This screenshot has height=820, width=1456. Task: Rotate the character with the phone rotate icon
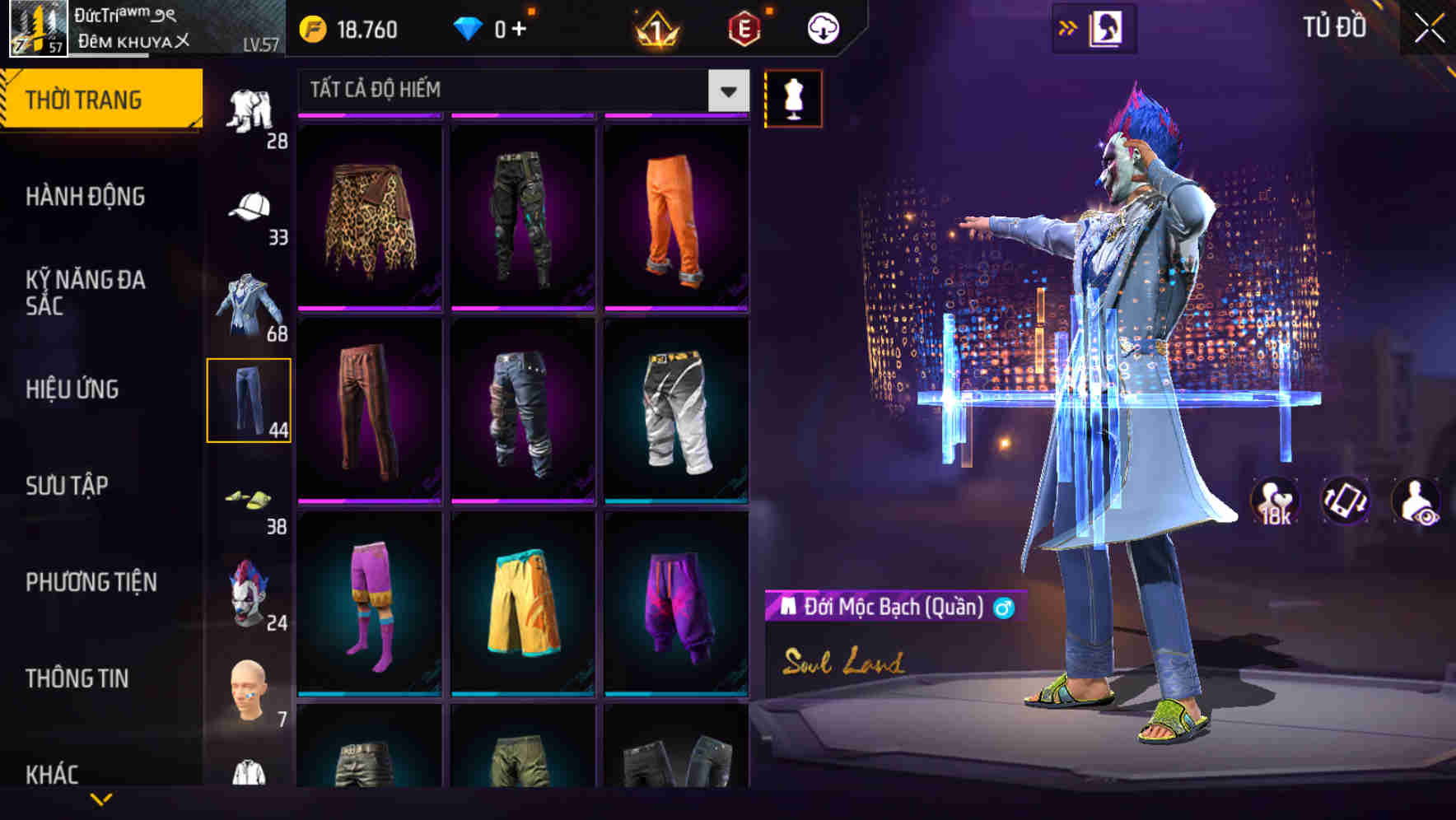(x=1344, y=501)
